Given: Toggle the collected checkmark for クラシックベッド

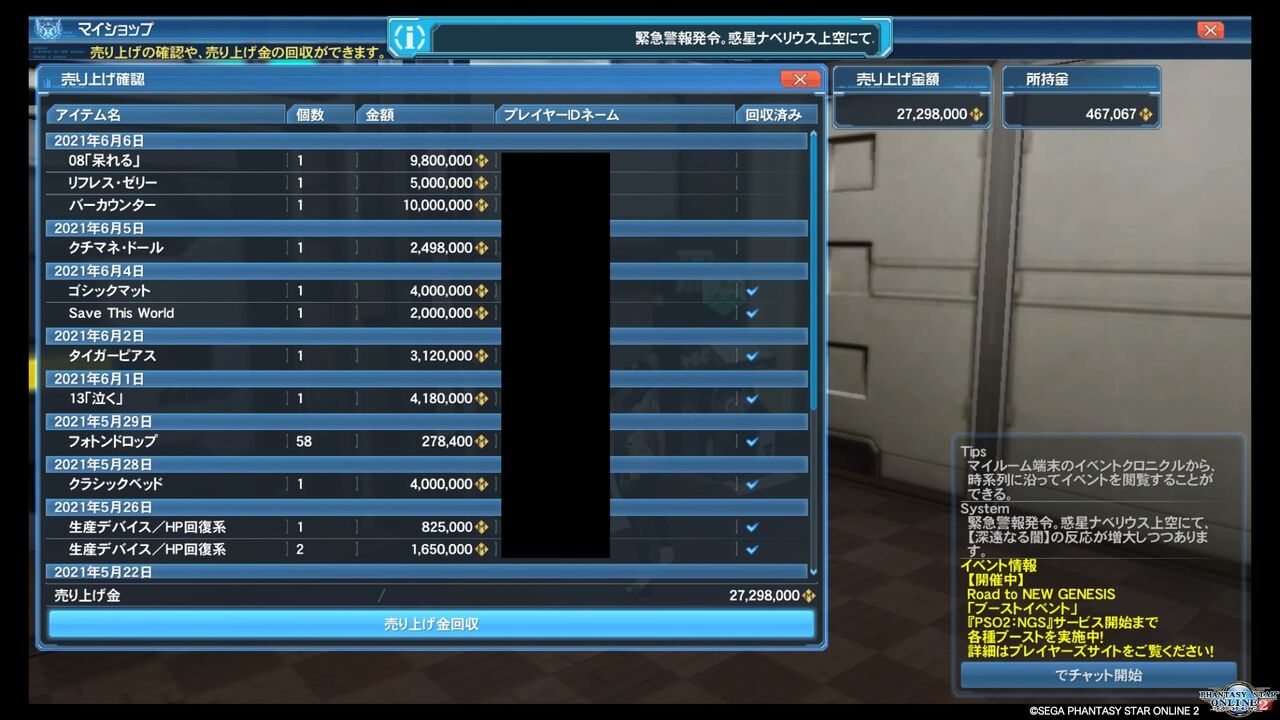Looking at the screenshot, I should [x=751, y=484].
